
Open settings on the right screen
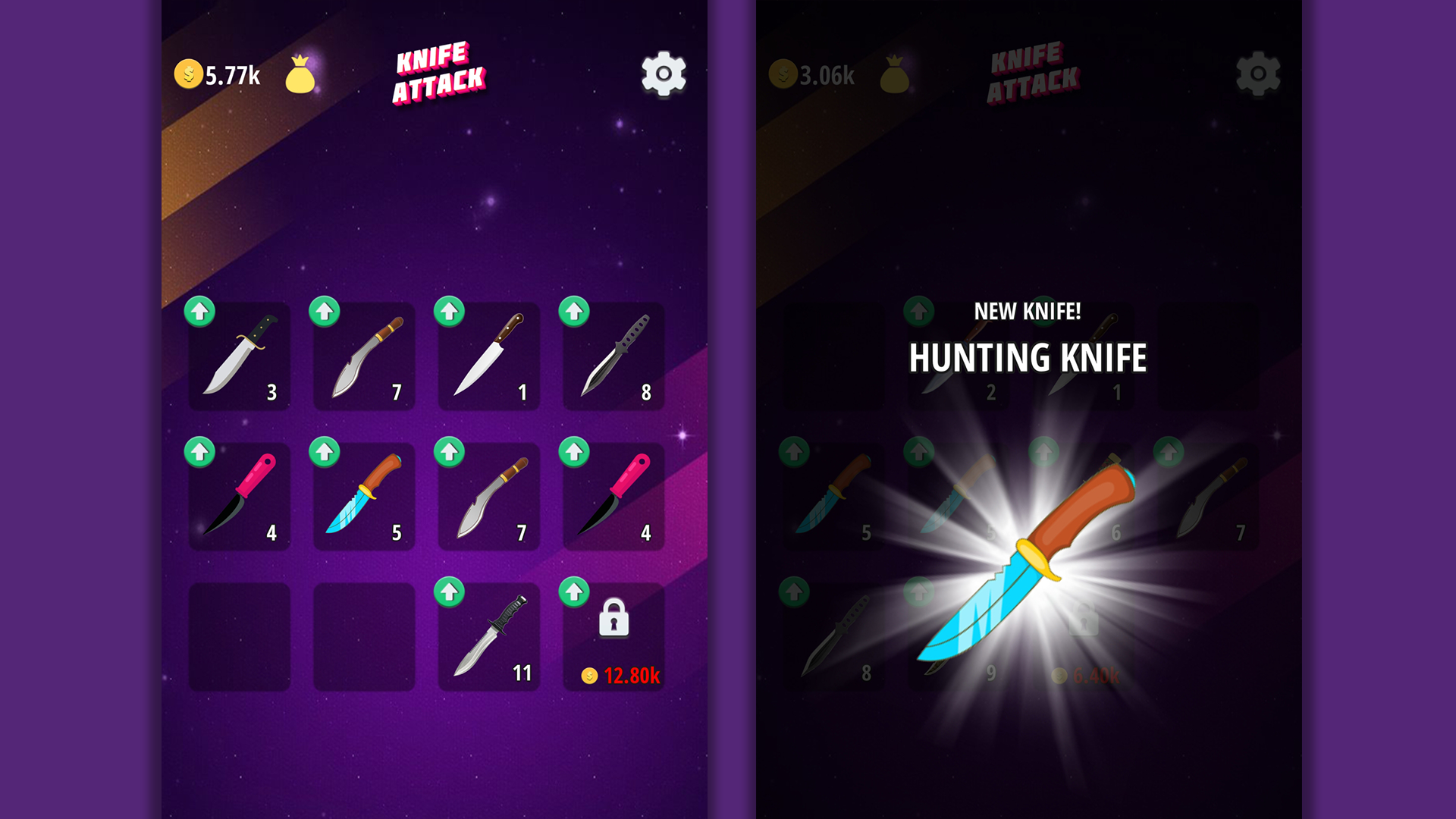click(x=1259, y=74)
